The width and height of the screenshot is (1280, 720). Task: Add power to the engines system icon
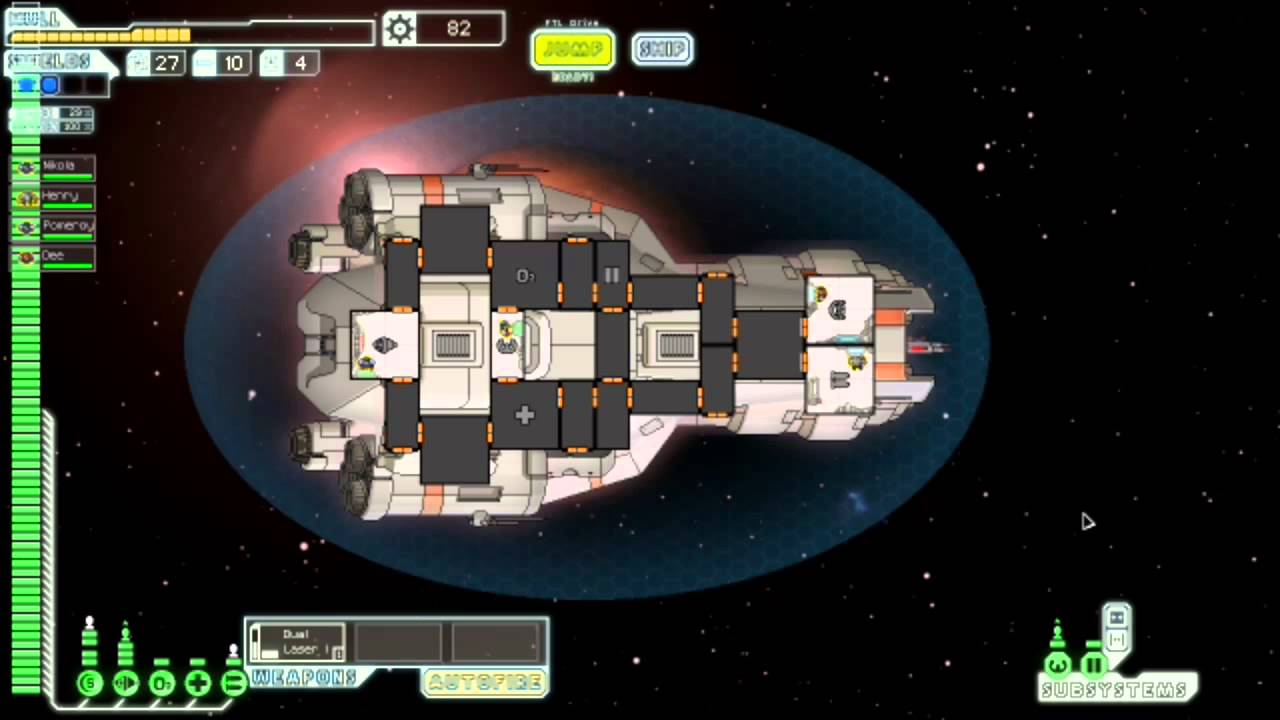tap(126, 684)
